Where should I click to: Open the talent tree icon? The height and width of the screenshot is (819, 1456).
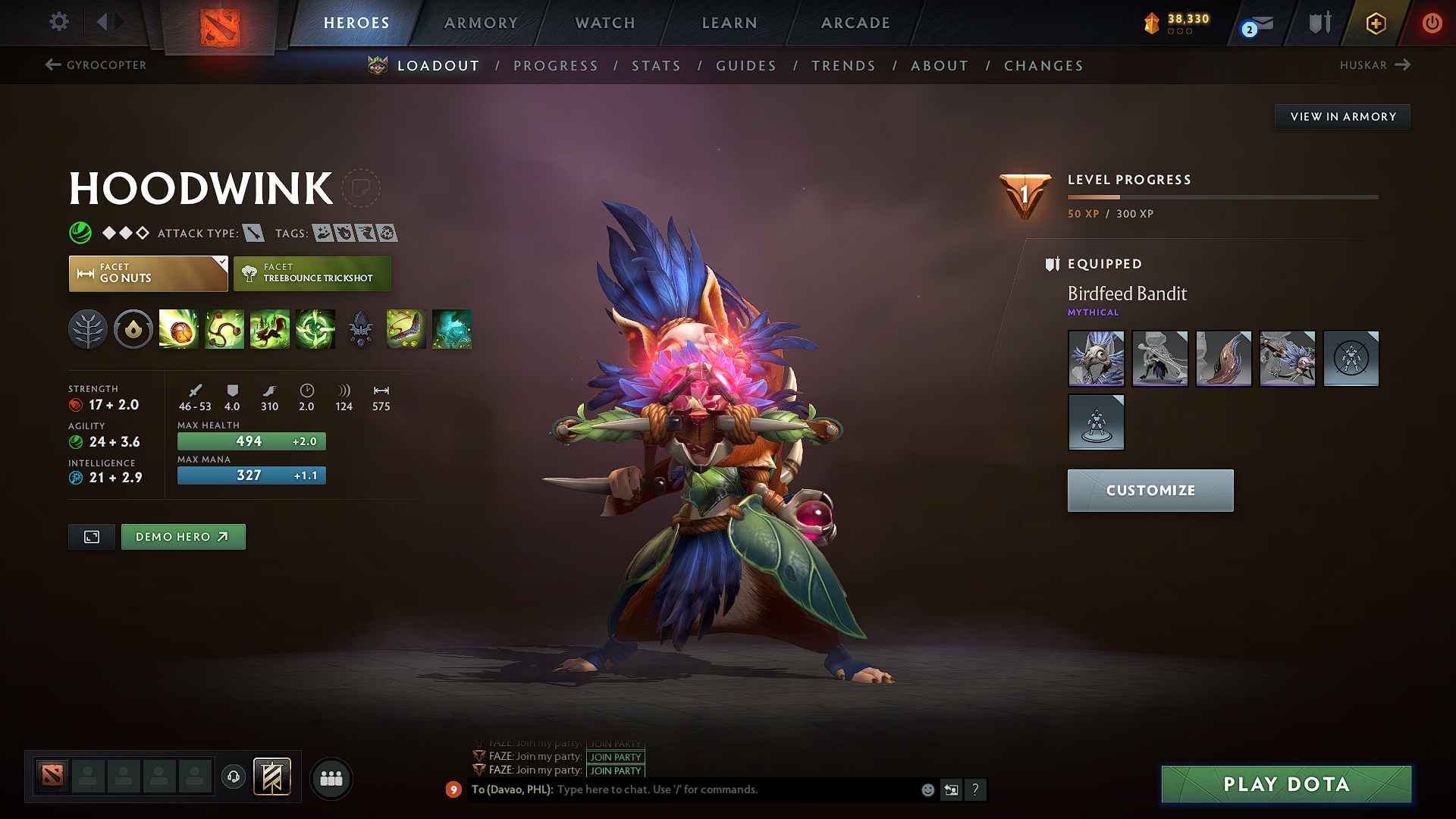point(88,330)
